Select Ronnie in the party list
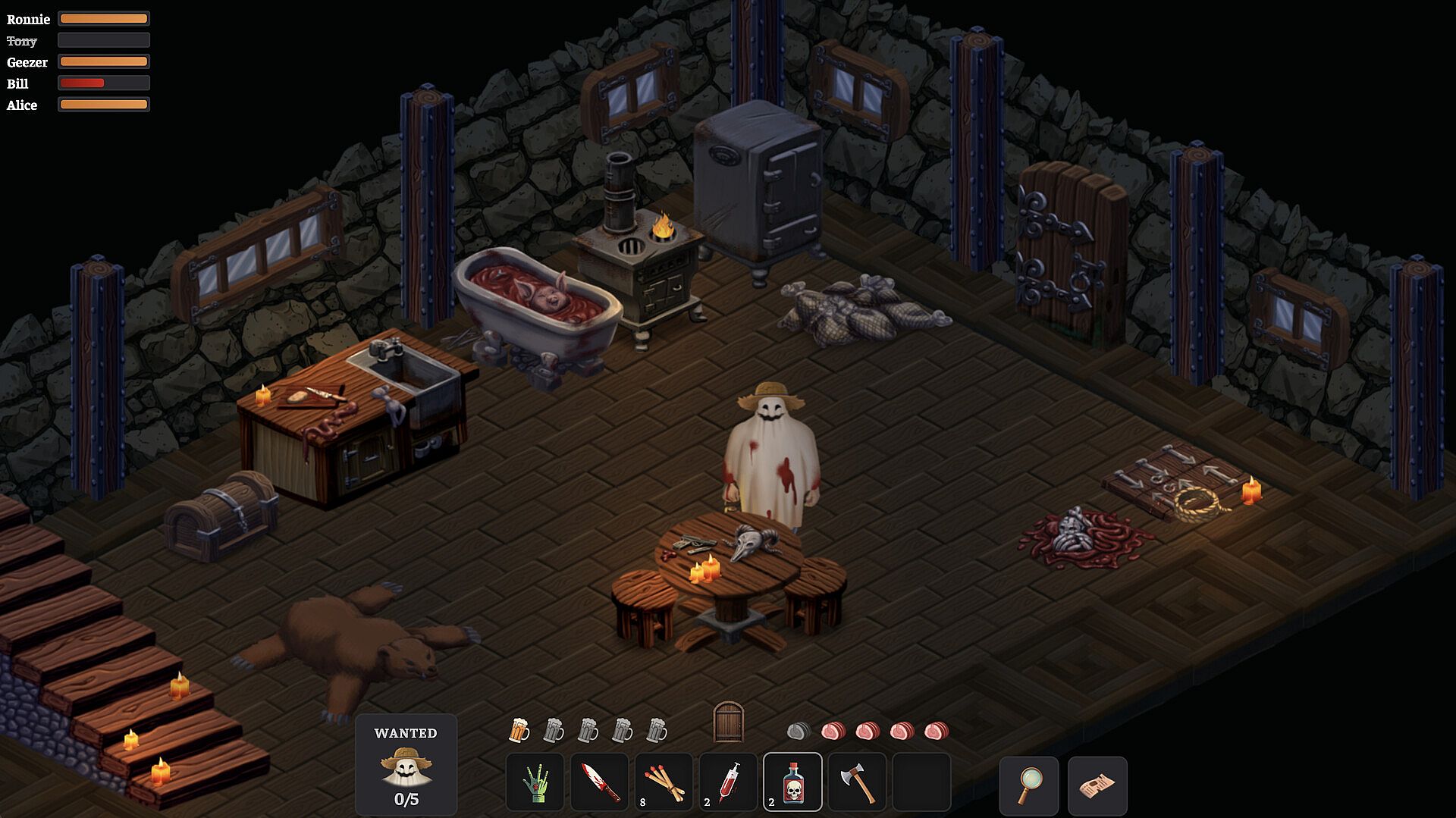Viewport: 1456px width, 818px height. [28, 19]
